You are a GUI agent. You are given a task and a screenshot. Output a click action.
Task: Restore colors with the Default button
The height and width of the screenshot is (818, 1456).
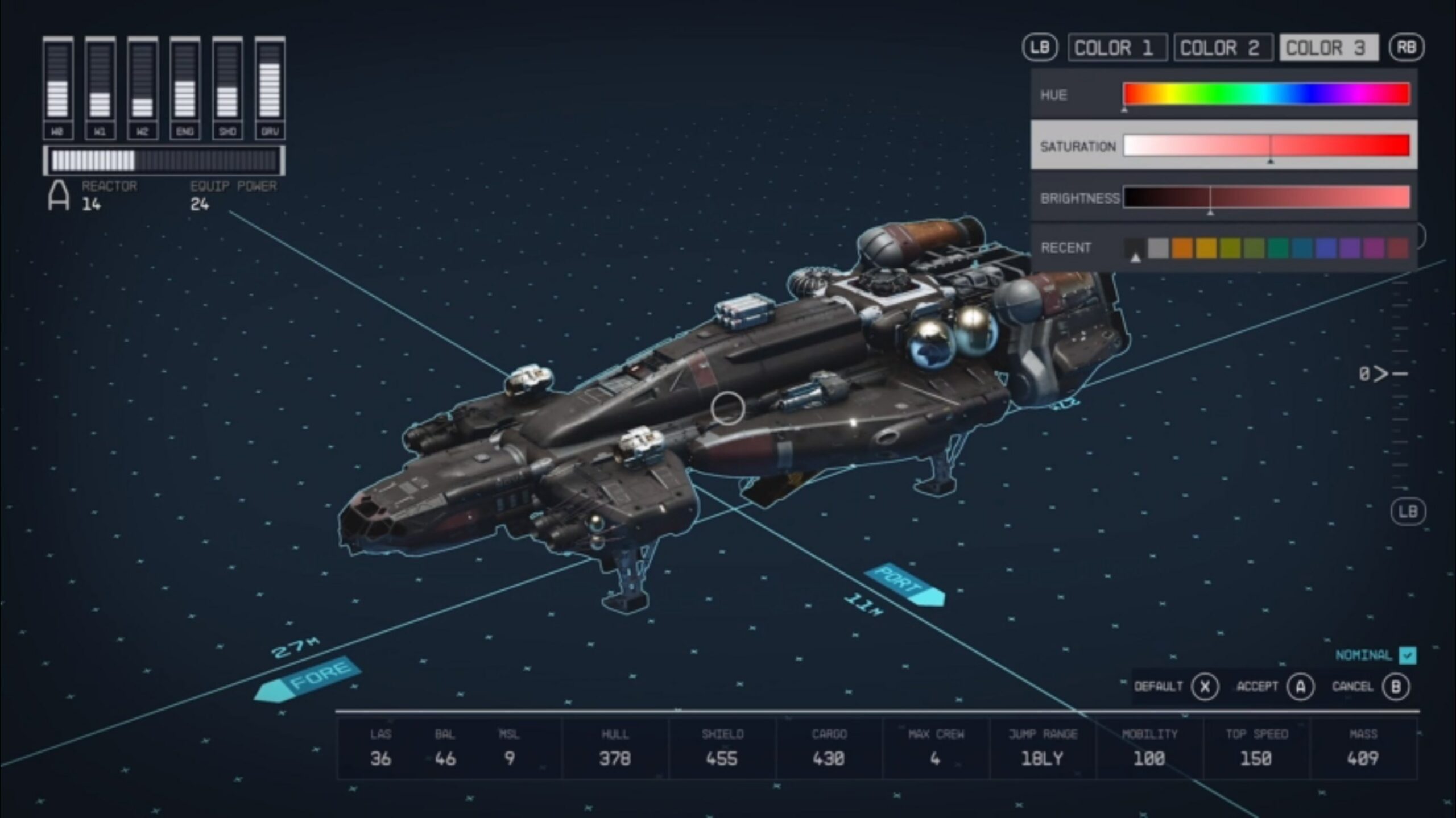coord(1205,687)
